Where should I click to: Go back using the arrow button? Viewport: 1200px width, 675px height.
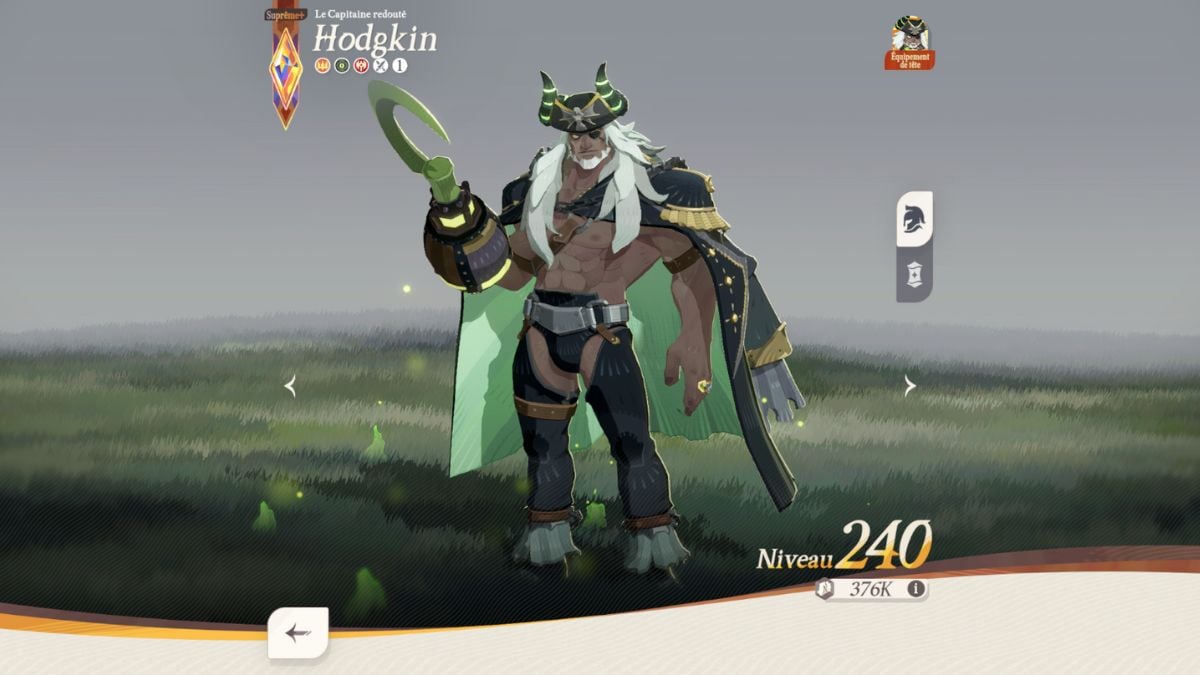click(x=297, y=632)
